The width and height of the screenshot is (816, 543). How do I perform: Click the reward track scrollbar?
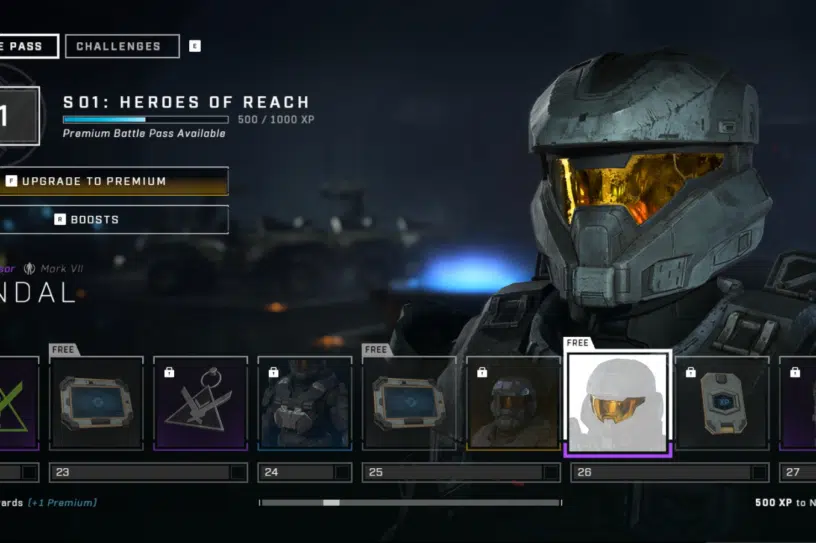[x=410, y=502]
